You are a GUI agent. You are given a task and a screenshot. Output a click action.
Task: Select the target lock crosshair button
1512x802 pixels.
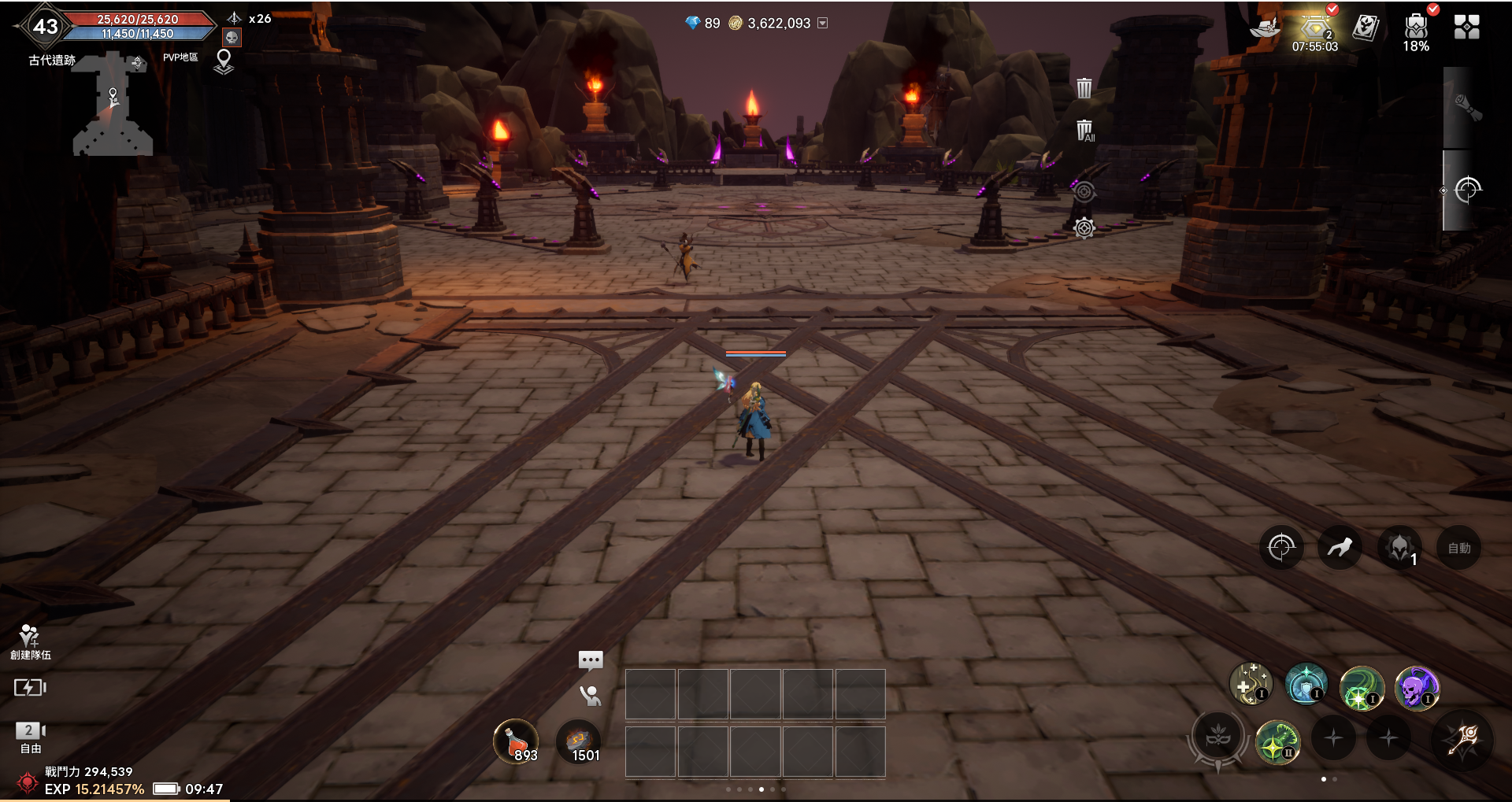point(1281,547)
